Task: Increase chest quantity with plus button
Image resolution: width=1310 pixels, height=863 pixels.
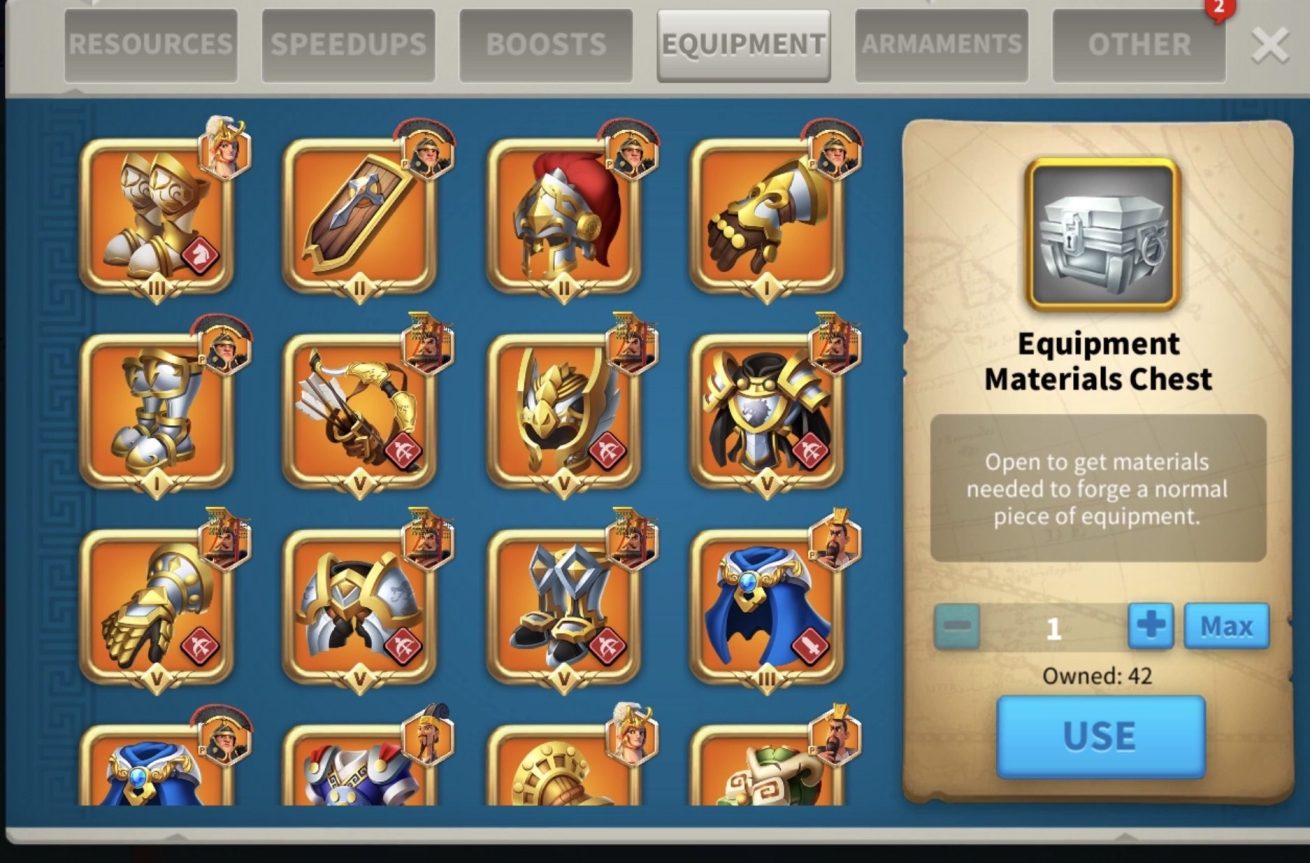Action: (x=1150, y=626)
